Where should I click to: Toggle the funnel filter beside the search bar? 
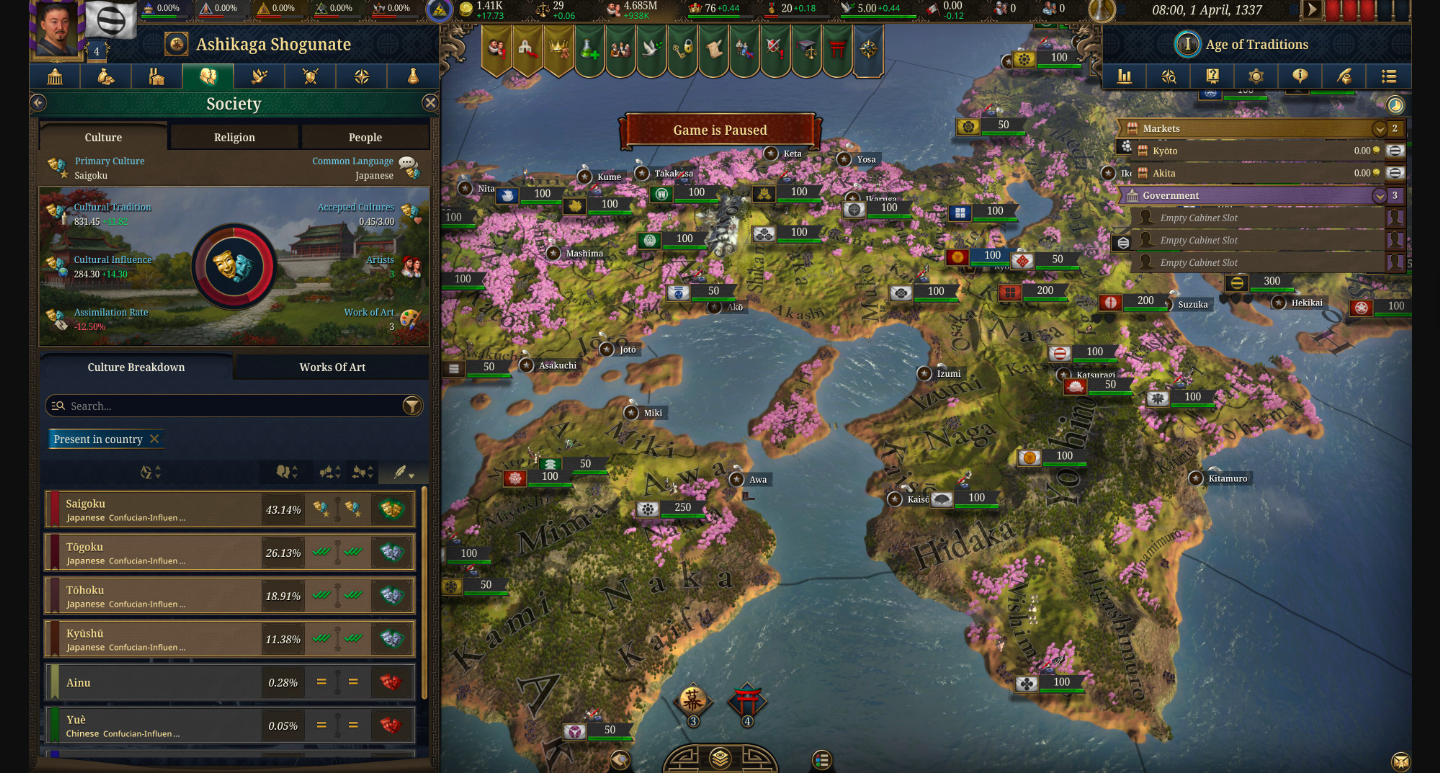coord(412,407)
